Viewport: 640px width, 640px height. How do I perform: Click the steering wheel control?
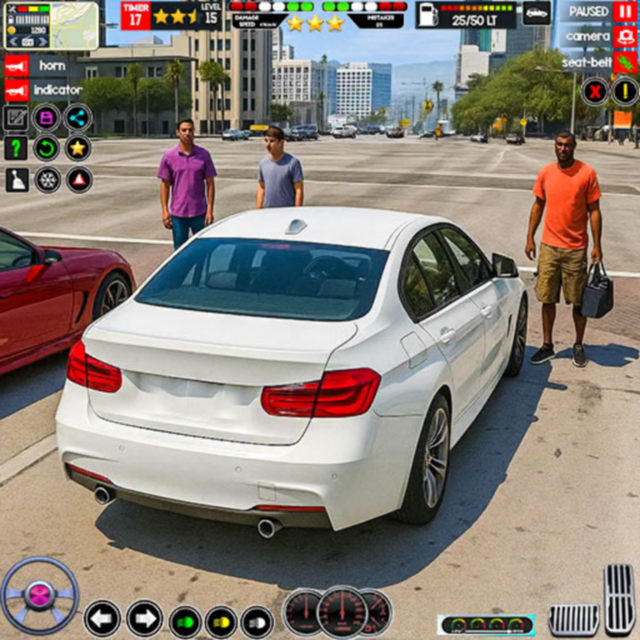(39, 596)
